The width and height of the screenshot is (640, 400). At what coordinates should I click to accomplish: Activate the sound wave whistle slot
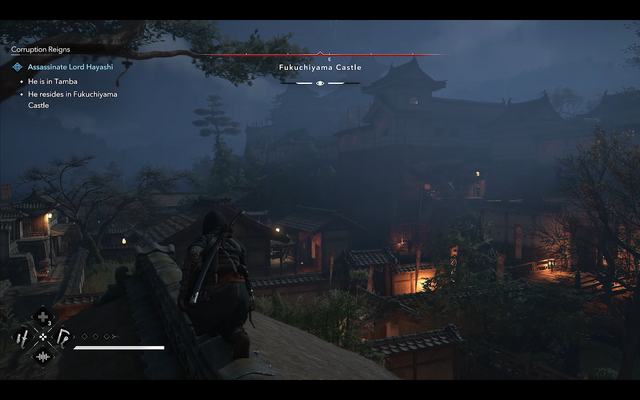(x=43, y=355)
